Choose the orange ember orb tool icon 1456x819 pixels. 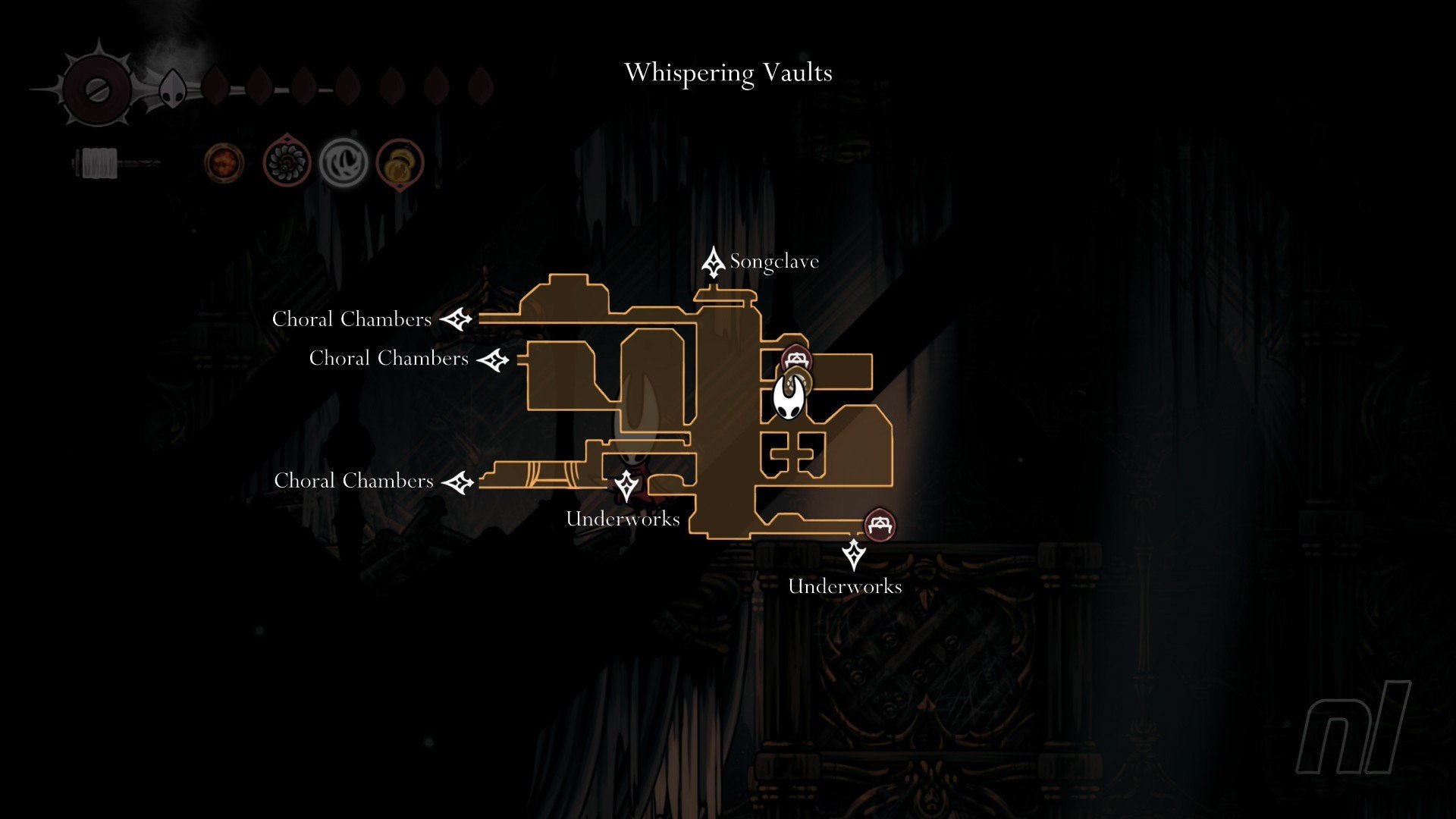pos(224,163)
